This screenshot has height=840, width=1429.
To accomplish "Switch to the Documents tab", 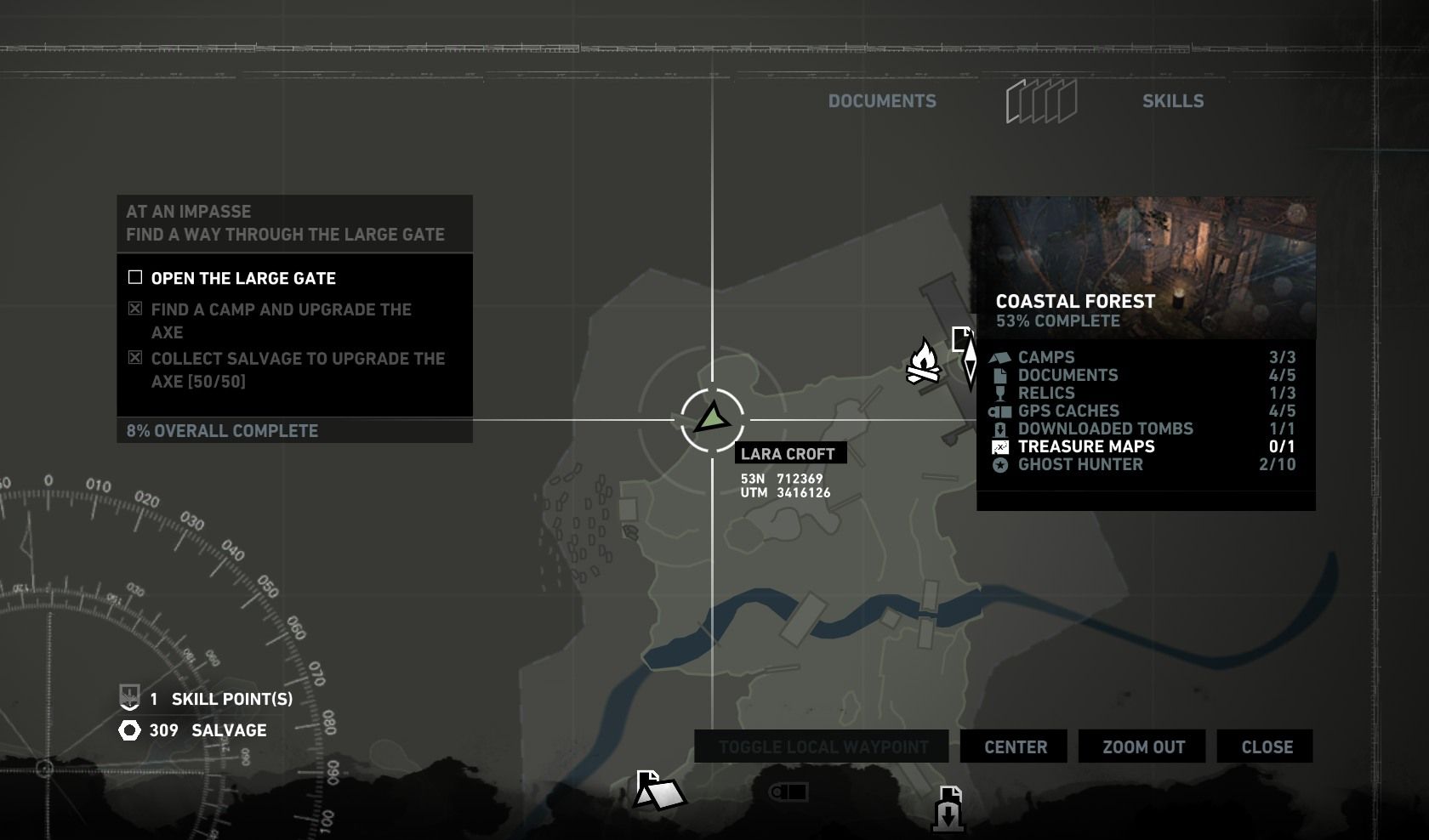I will 882,101.
